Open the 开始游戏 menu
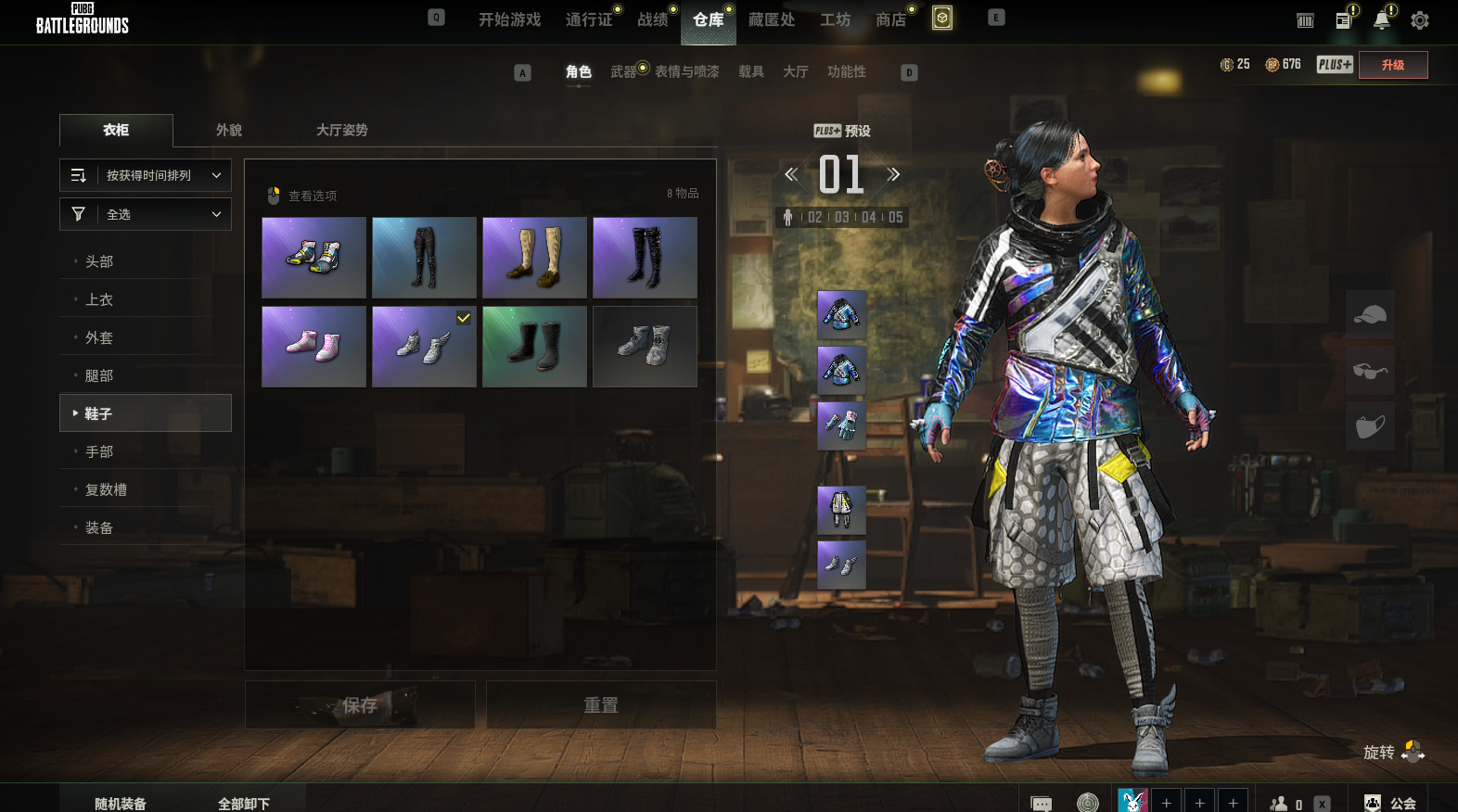Viewport: 1458px width, 812px height. [x=509, y=19]
